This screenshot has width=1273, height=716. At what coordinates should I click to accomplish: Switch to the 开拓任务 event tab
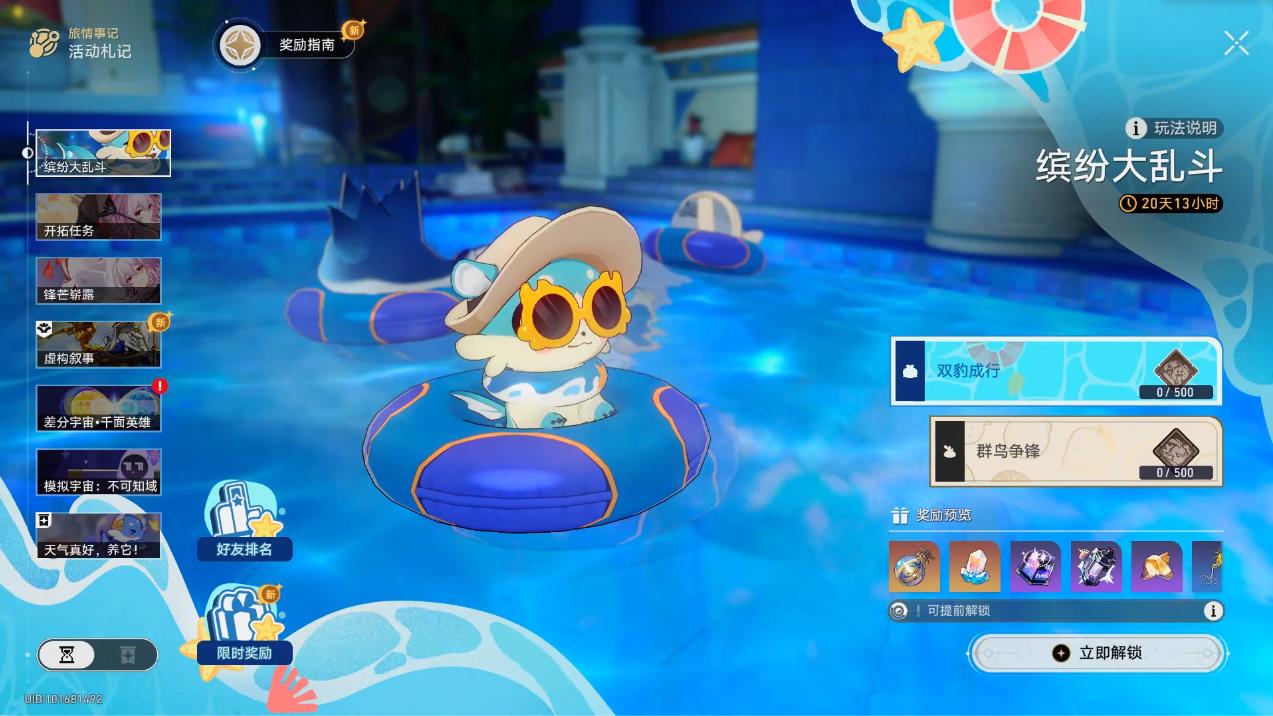[98, 216]
